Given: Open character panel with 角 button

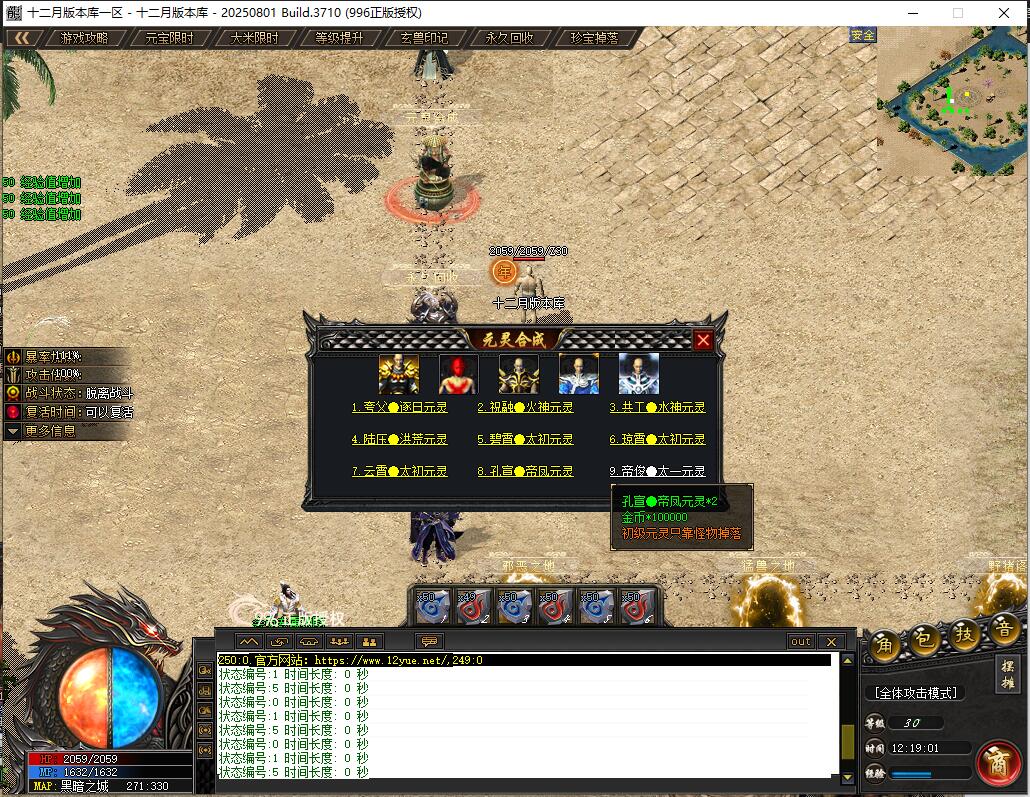Looking at the screenshot, I should pos(883,646).
